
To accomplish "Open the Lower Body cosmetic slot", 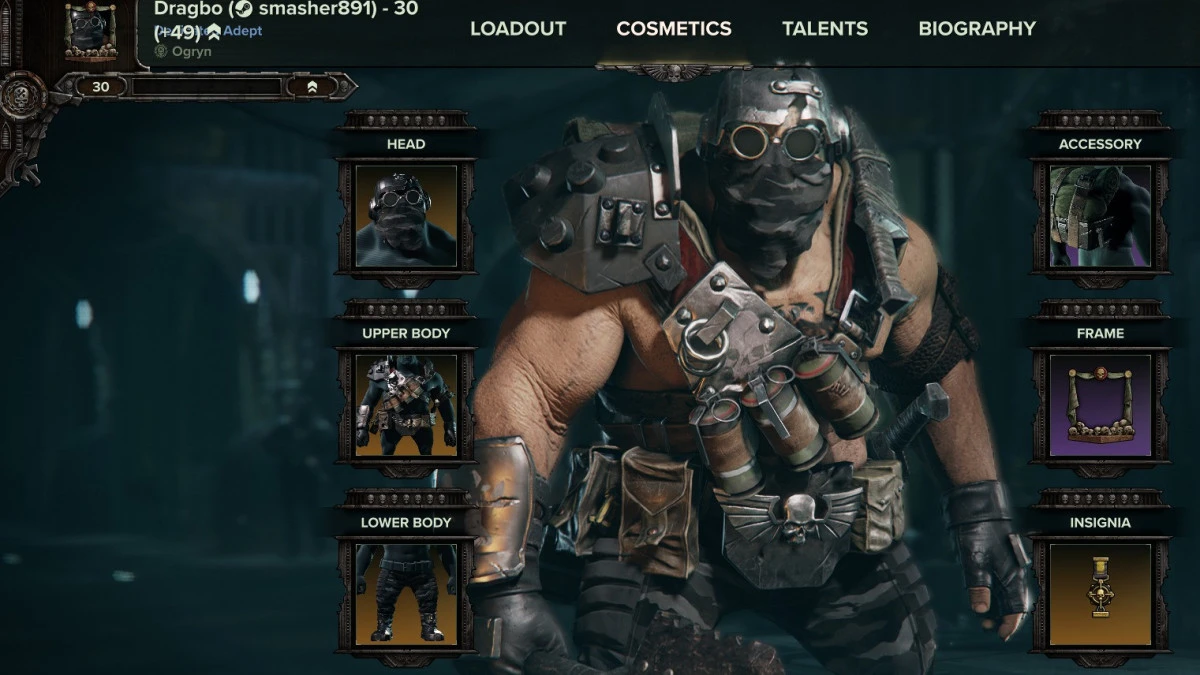I will [x=406, y=594].
